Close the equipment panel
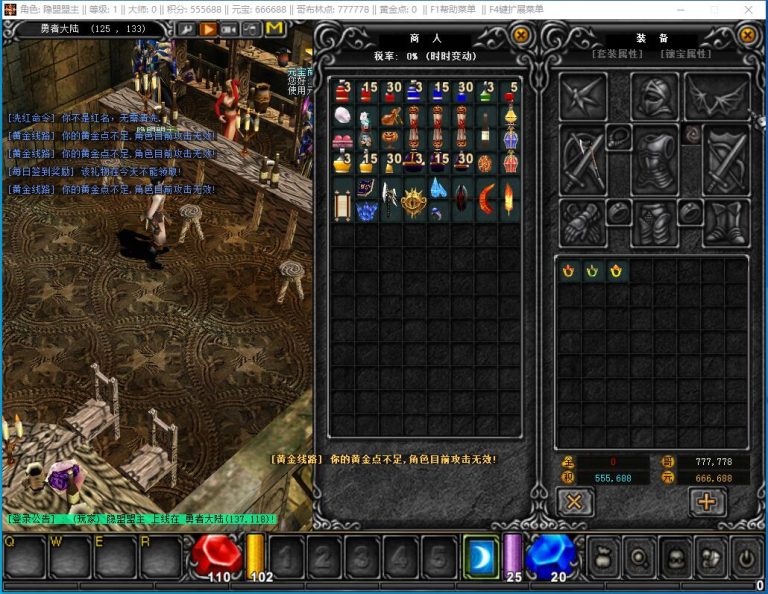Screen dimensions: 768x594 (x=747, y=36)
